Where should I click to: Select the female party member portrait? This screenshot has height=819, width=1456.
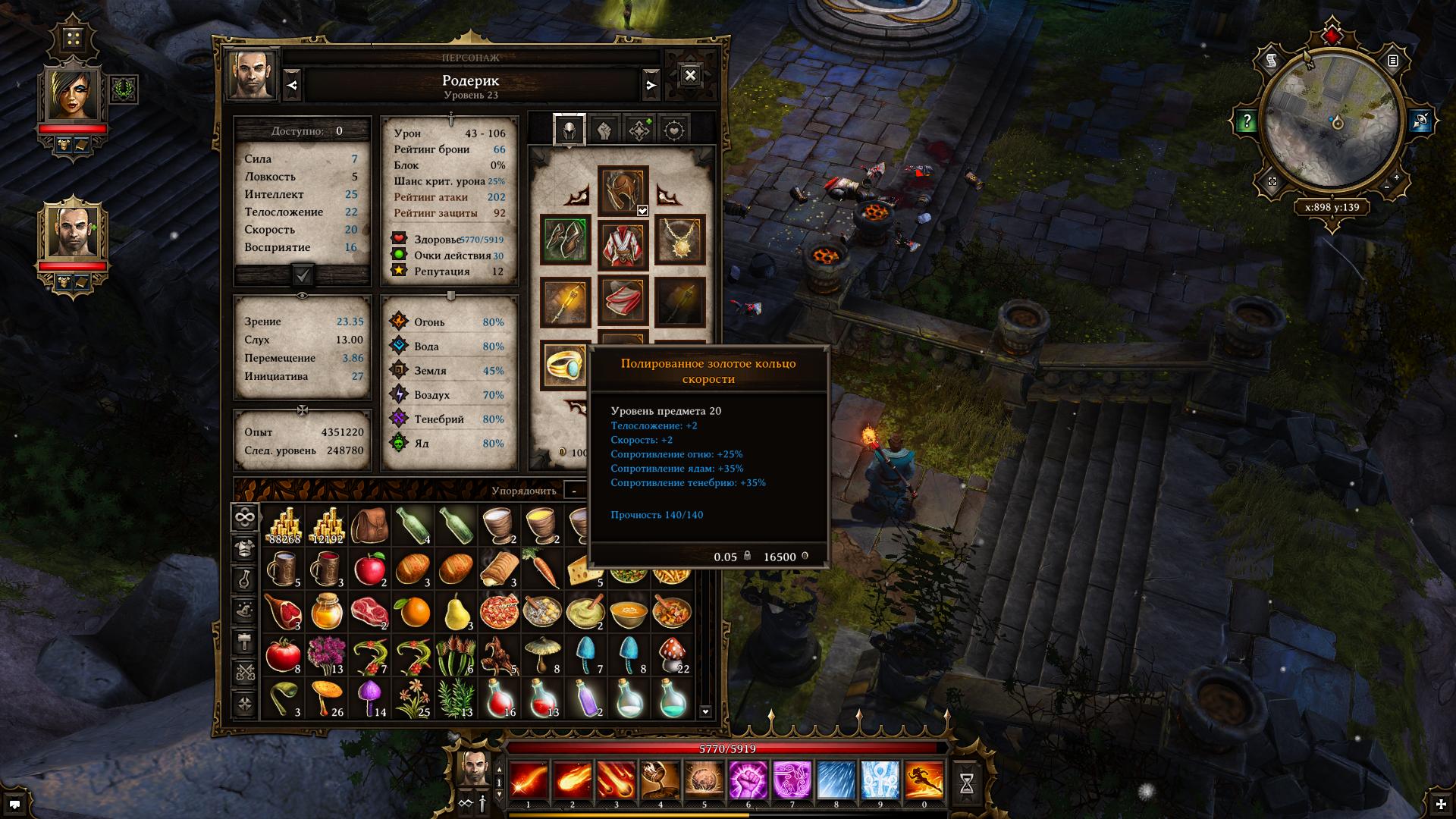[x=73, y=95]
